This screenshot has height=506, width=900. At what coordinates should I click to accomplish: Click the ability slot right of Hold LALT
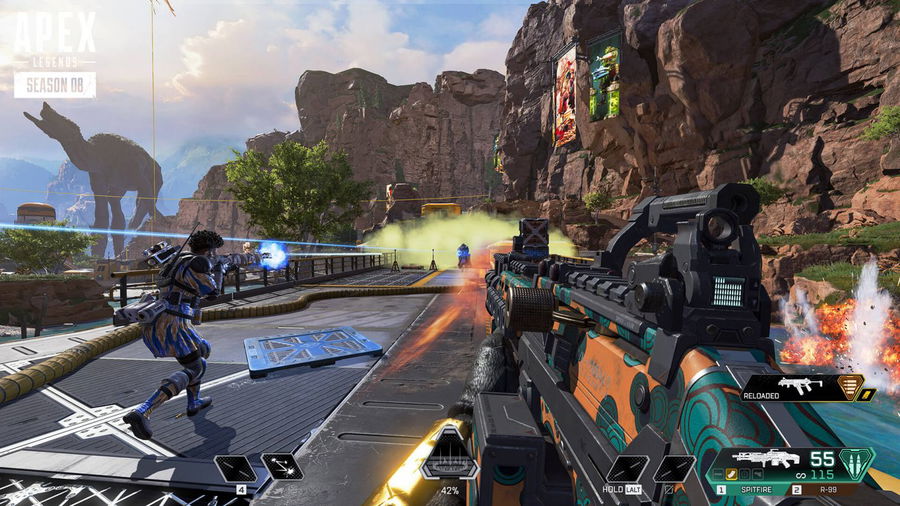coord(674,469)
